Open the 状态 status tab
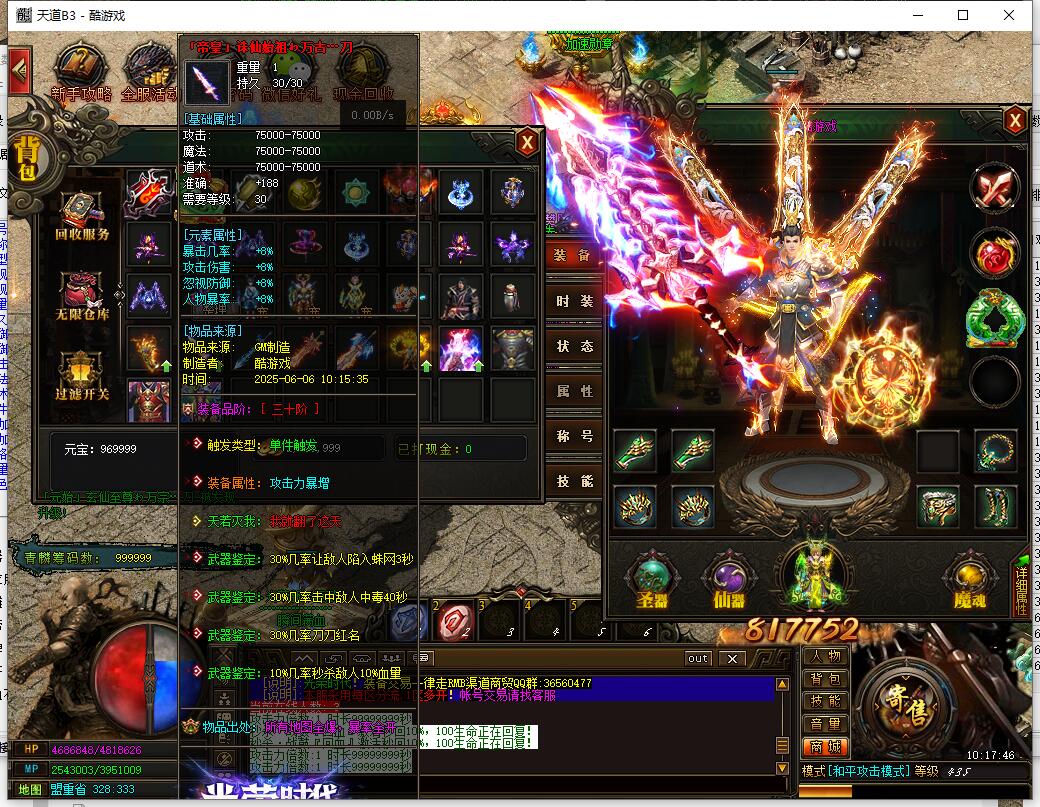 point(574,345)
